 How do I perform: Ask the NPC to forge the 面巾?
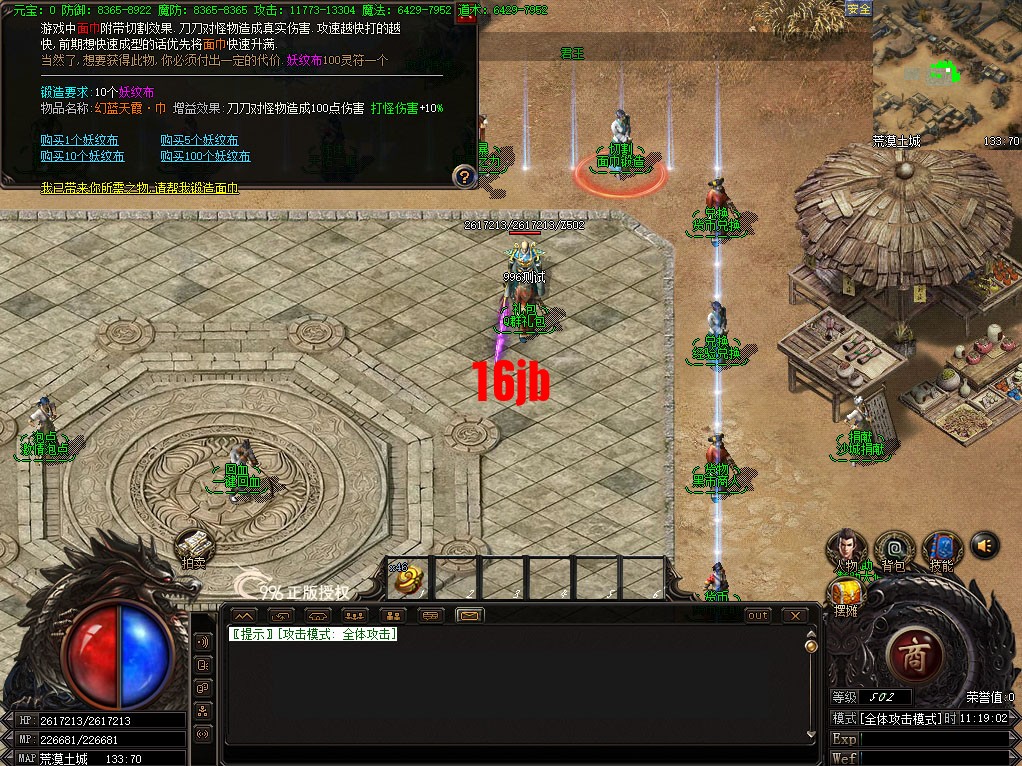[x=139, y=188]
